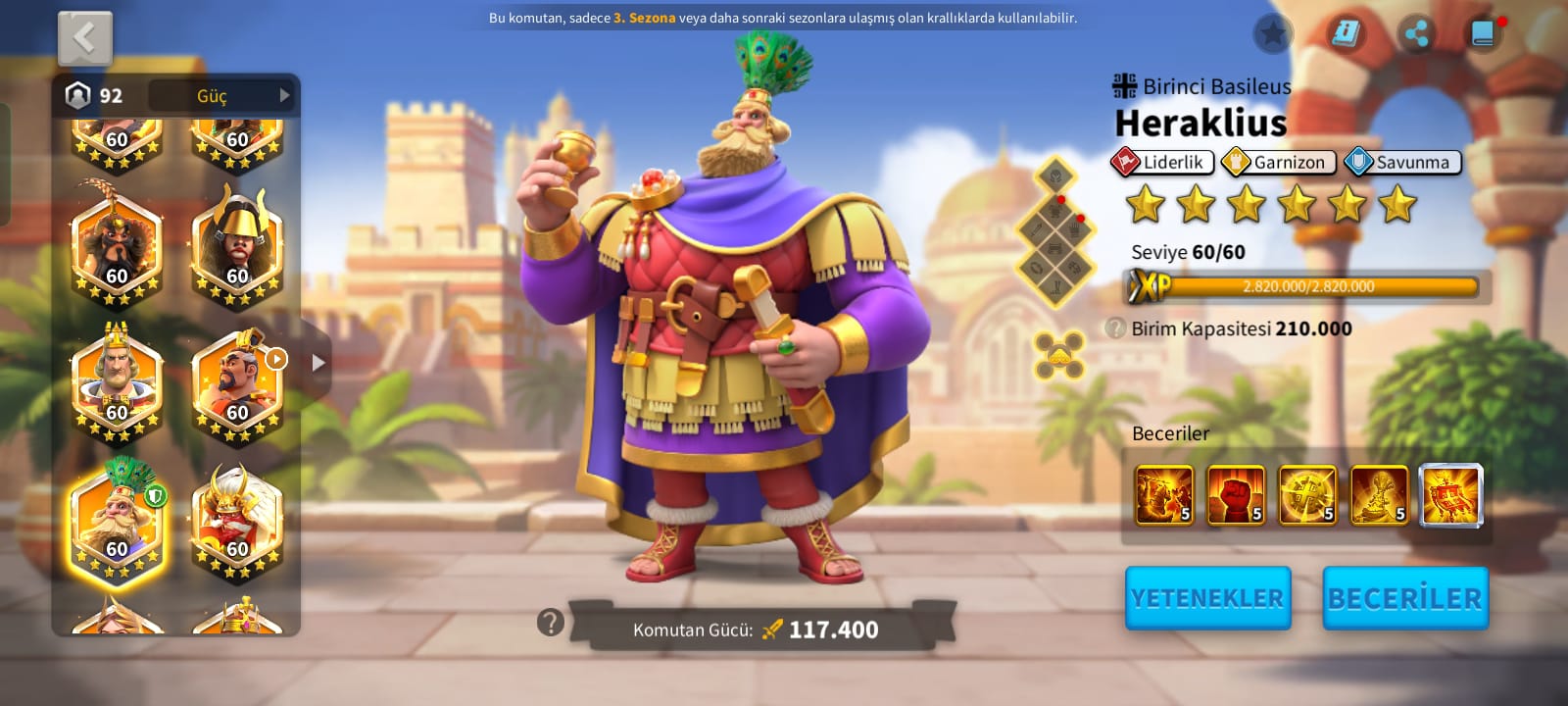
Task: Open the share icon
Action: (x=1415, y=35)
